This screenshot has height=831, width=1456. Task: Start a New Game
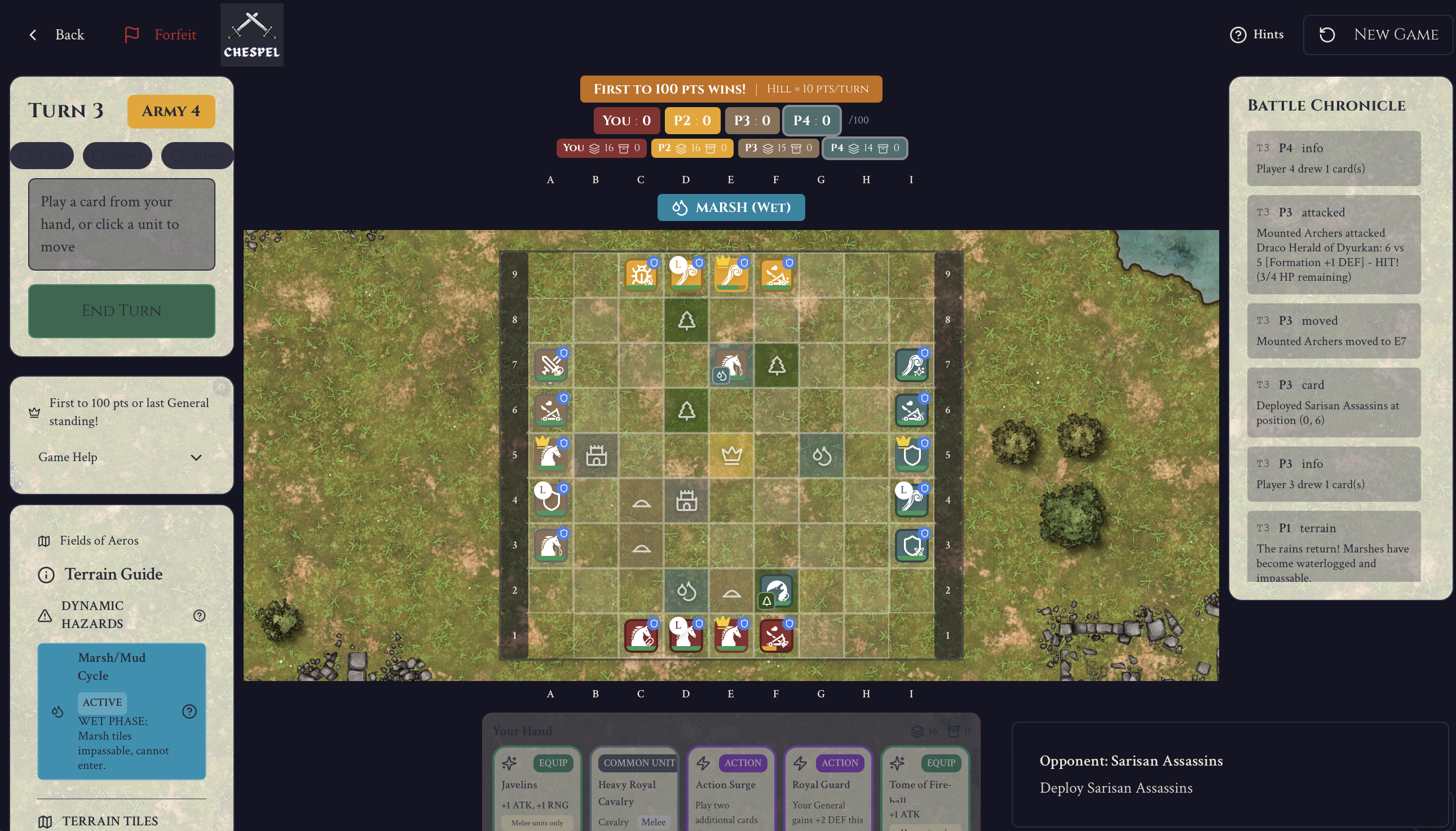1377,35
